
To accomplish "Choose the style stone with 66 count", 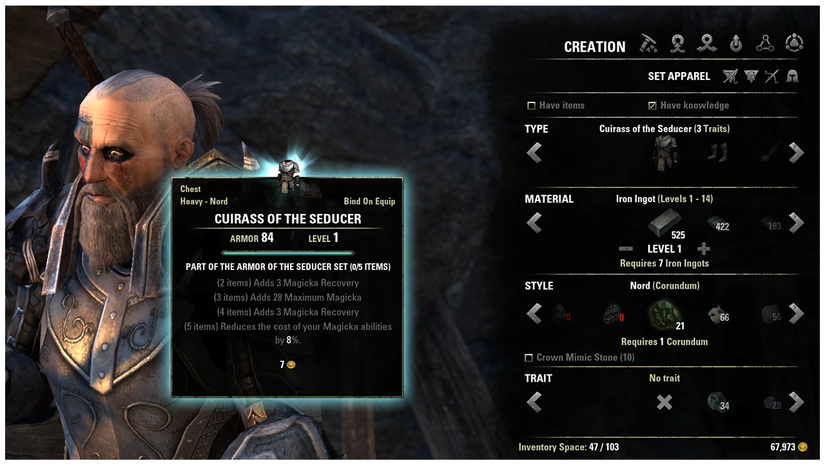I will point(716,314).
